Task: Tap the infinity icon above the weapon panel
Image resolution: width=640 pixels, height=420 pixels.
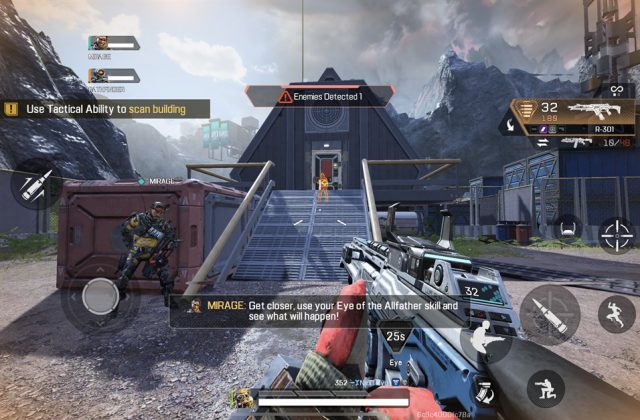Action: pos(617,90)
